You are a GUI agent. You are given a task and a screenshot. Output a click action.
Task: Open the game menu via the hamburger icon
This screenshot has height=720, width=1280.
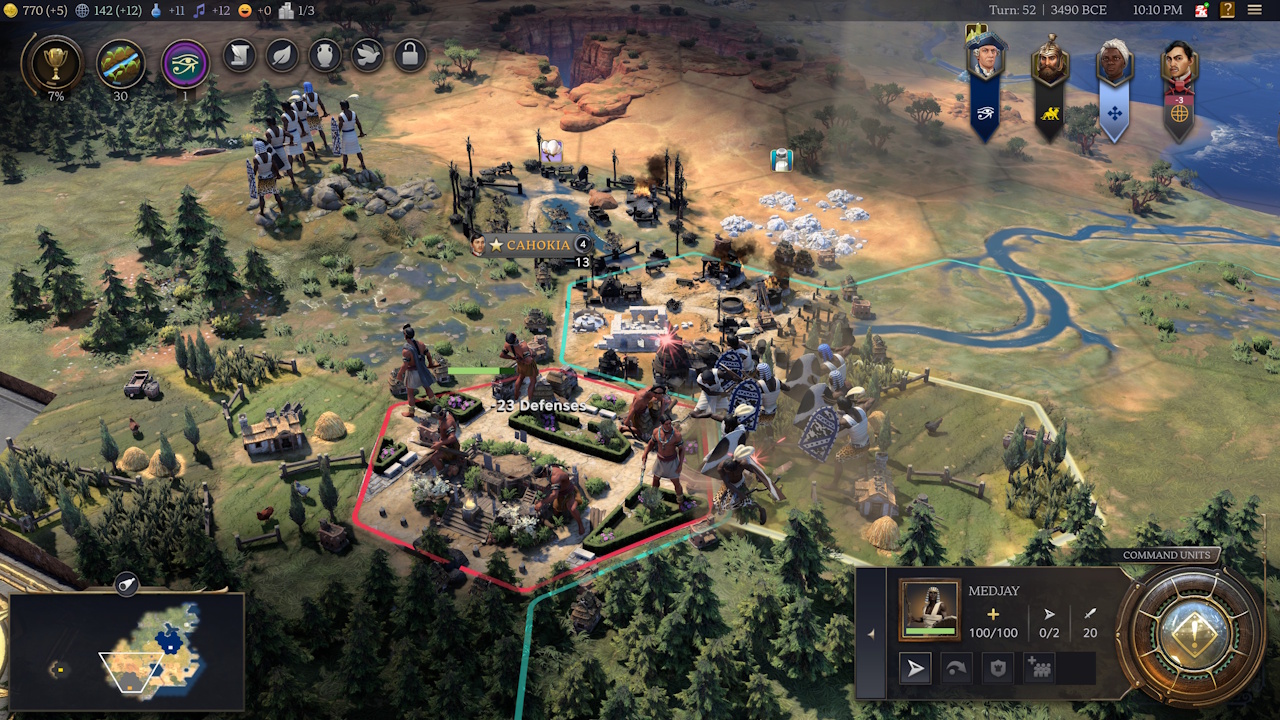pos(1255,10)
